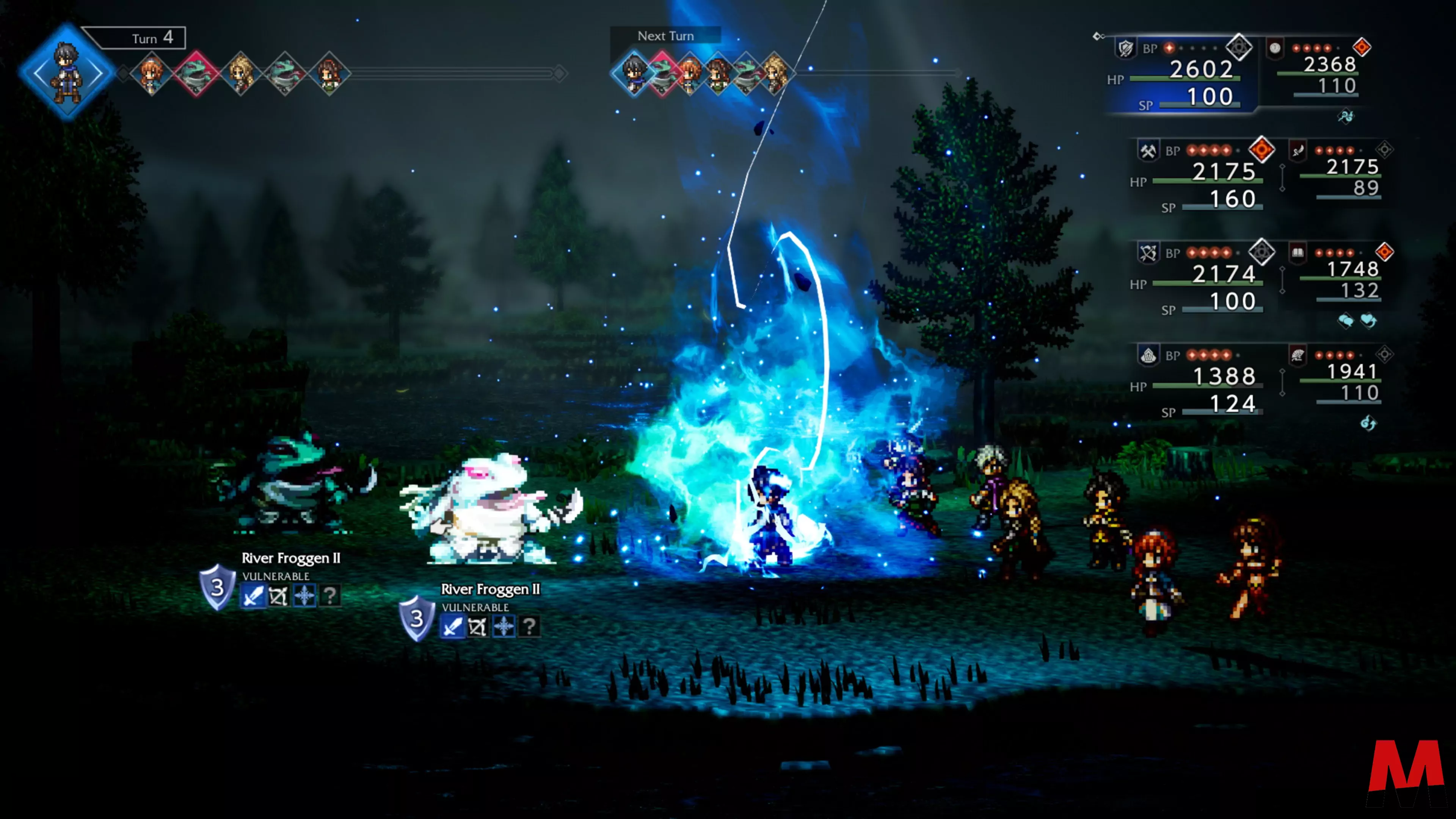Click the glowing latent power gem above 1748 HP
The image size is (1456, 819).
[x=1384, y=252]
